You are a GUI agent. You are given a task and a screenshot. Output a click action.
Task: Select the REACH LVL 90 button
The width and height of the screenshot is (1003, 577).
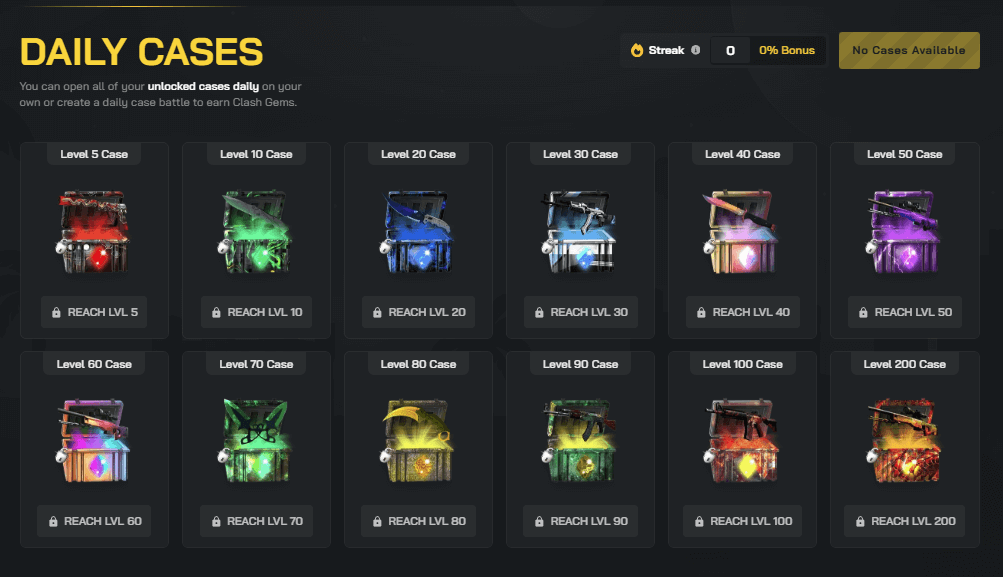click(580, 521)
